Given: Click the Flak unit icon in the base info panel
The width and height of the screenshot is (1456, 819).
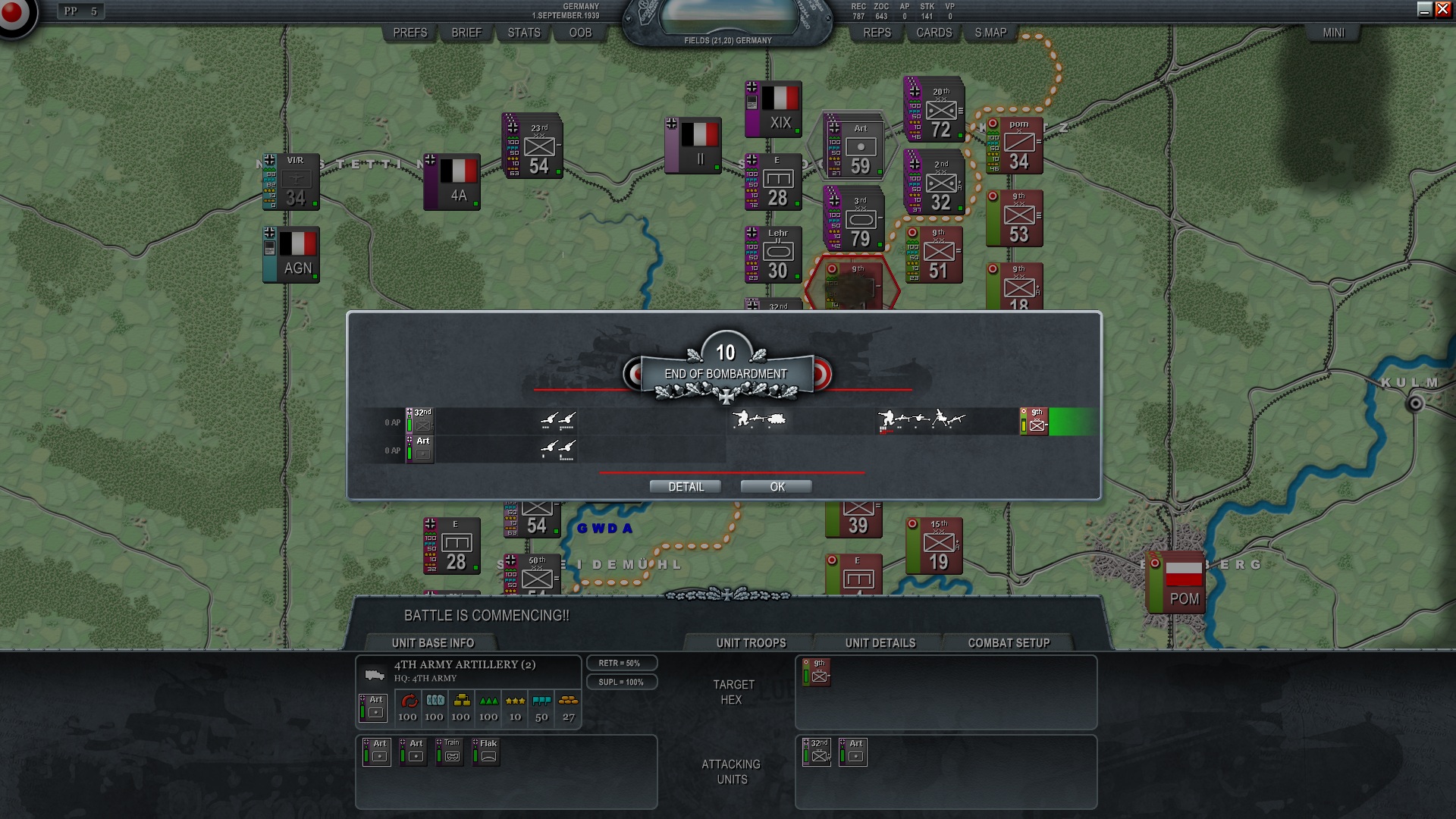Looking at the screenshot, I should [486, 752].
